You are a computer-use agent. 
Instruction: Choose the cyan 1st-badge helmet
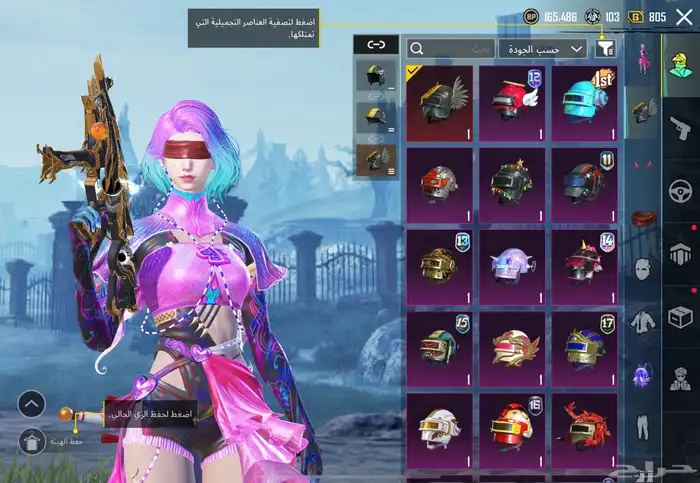(x=584, y=103)
